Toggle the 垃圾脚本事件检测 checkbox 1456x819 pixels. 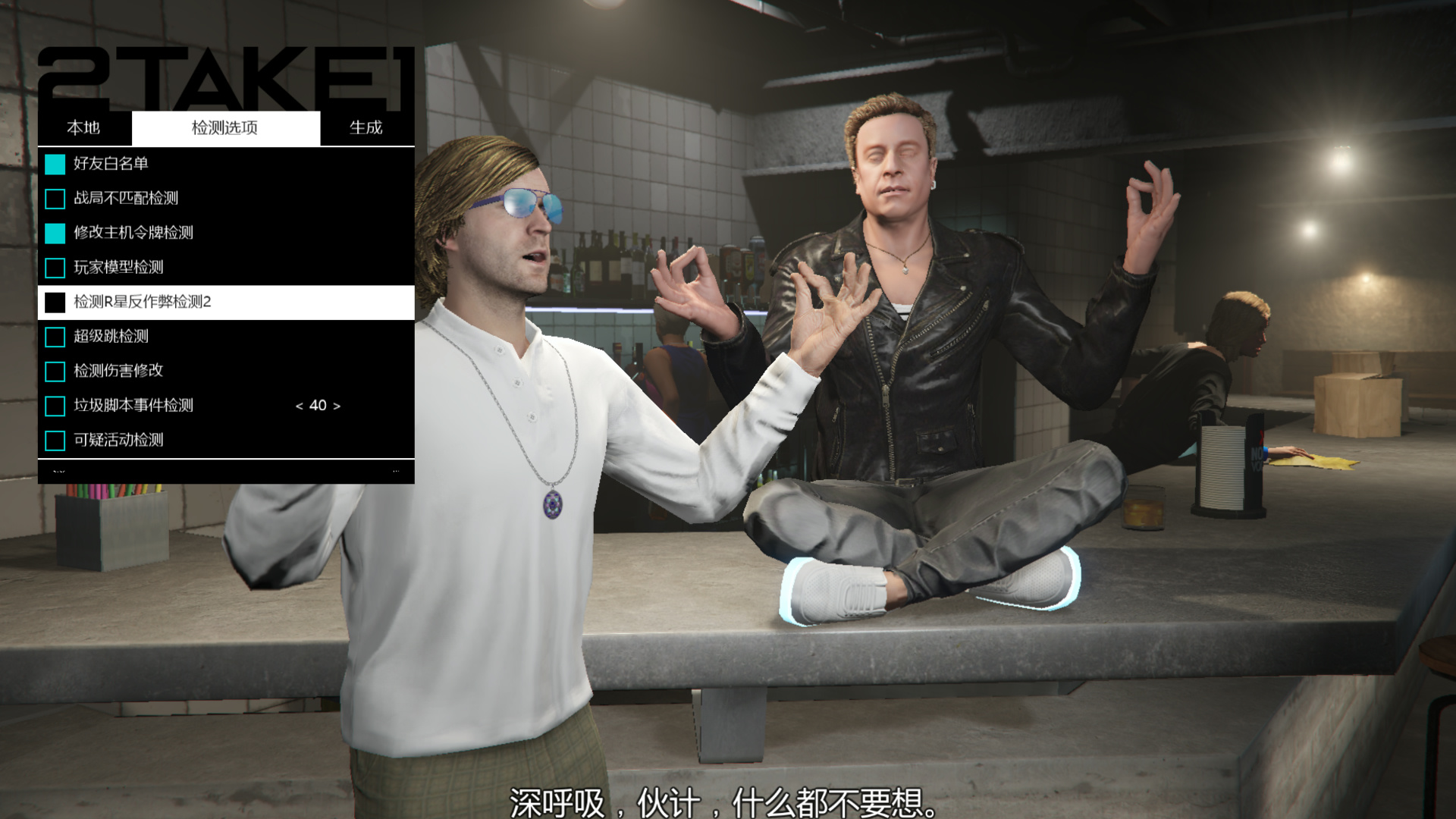(x=55, y=406)
